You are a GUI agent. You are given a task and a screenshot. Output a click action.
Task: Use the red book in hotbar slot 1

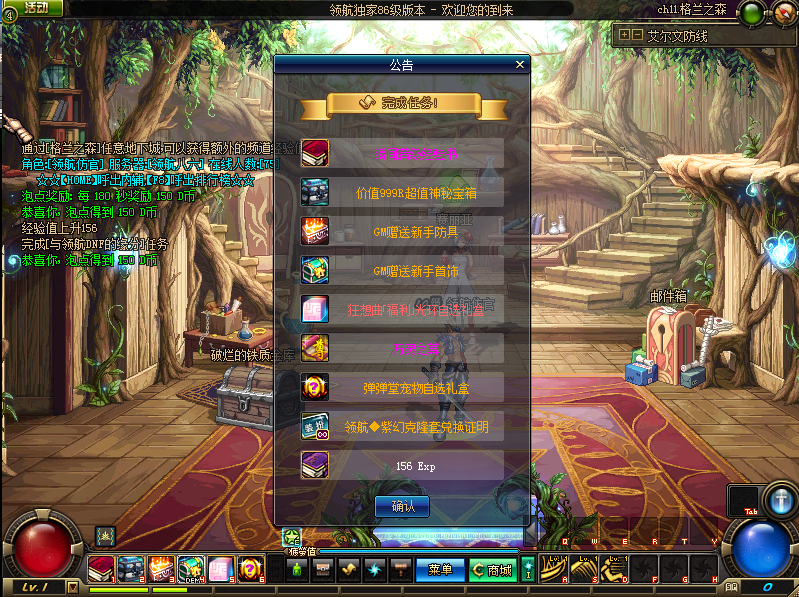point(102,570)
